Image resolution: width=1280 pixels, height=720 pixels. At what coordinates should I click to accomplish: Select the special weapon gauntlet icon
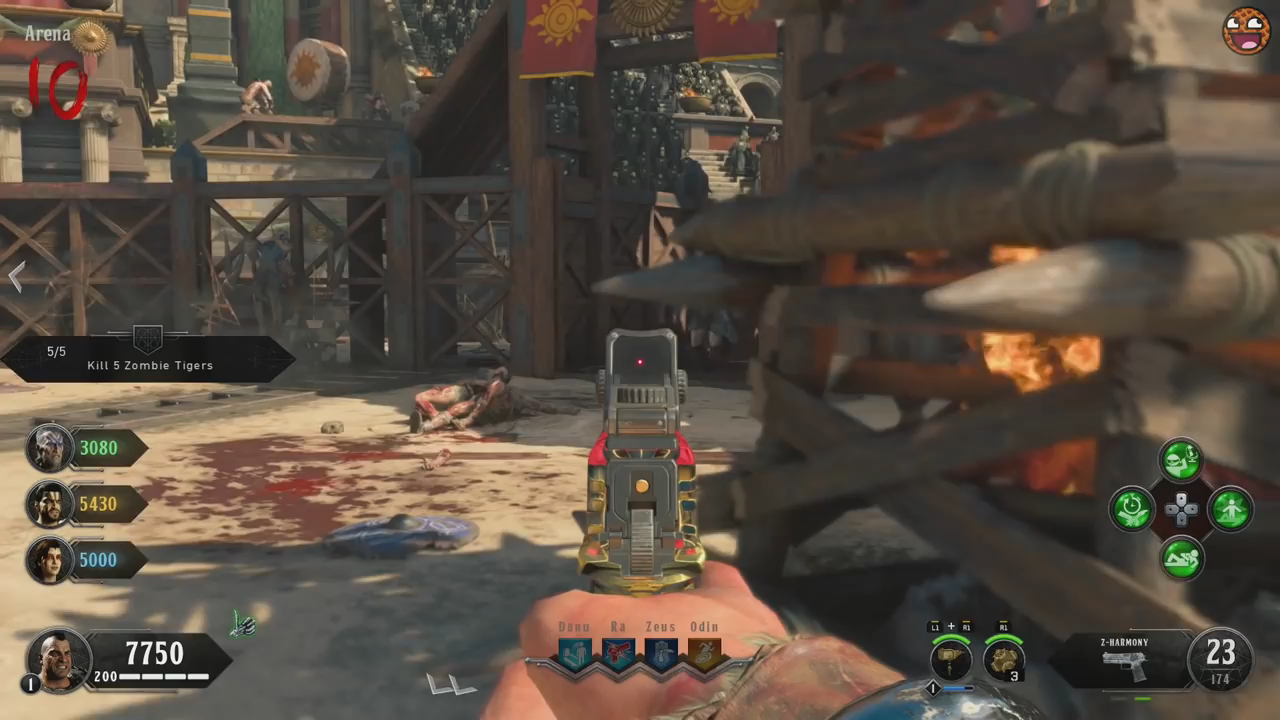coord(951,659)
